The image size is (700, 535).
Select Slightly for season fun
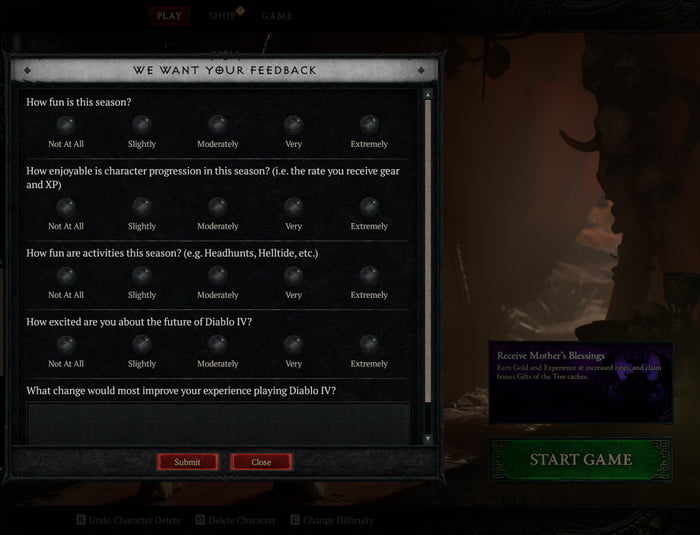142,125
